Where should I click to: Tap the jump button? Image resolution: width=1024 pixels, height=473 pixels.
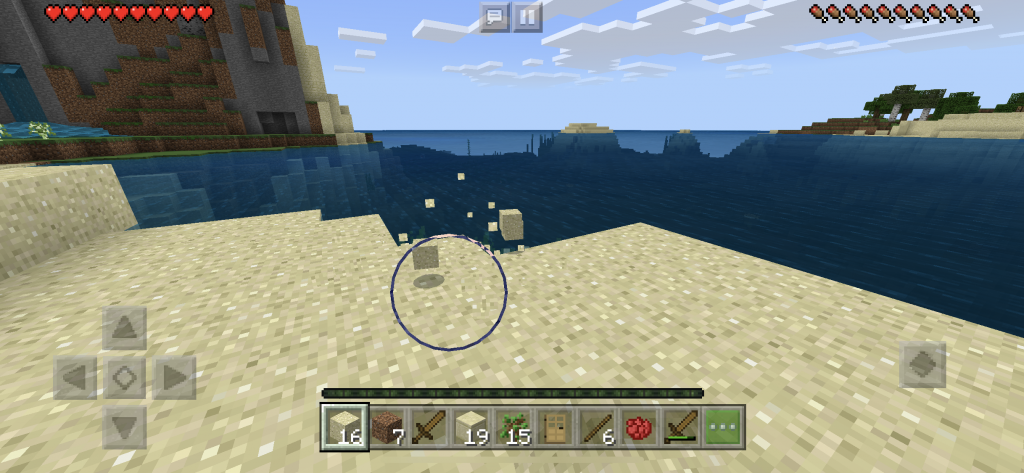[922, 365]
